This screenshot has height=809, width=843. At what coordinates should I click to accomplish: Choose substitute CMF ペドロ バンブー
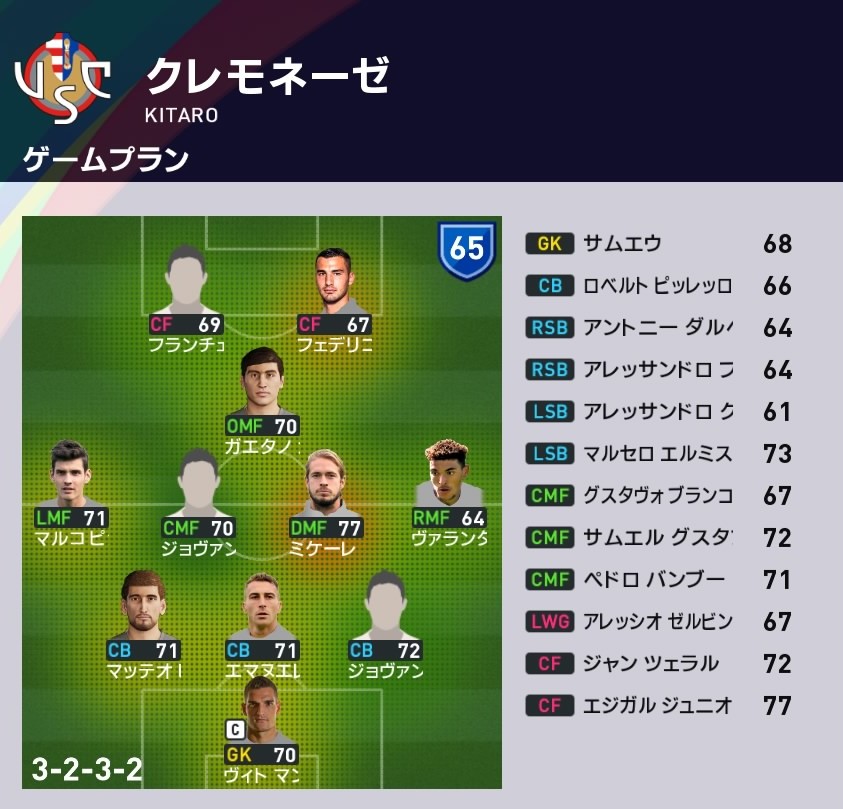tap(658, 580)
